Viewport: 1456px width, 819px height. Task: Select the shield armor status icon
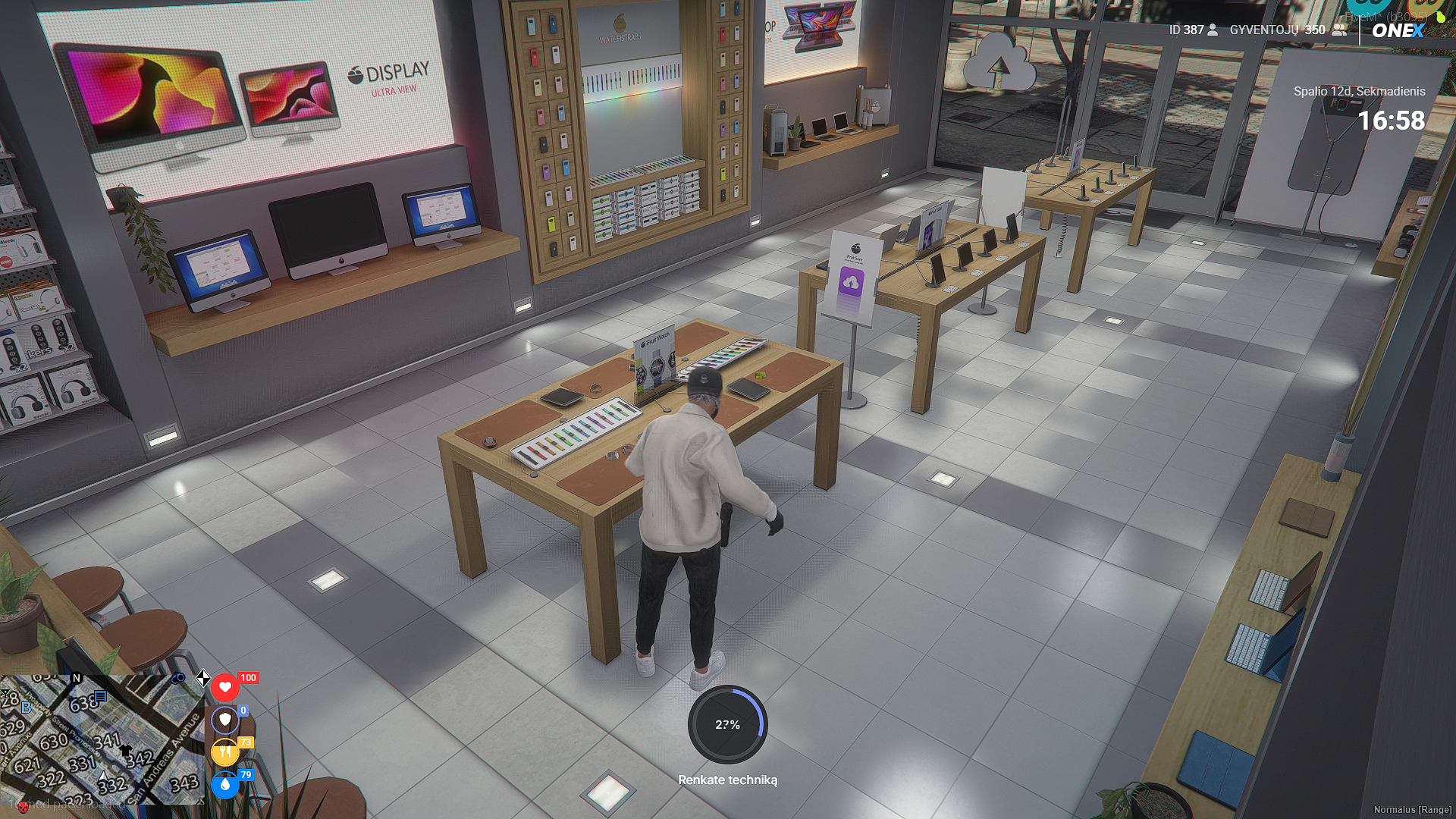[x=224, y=720]
